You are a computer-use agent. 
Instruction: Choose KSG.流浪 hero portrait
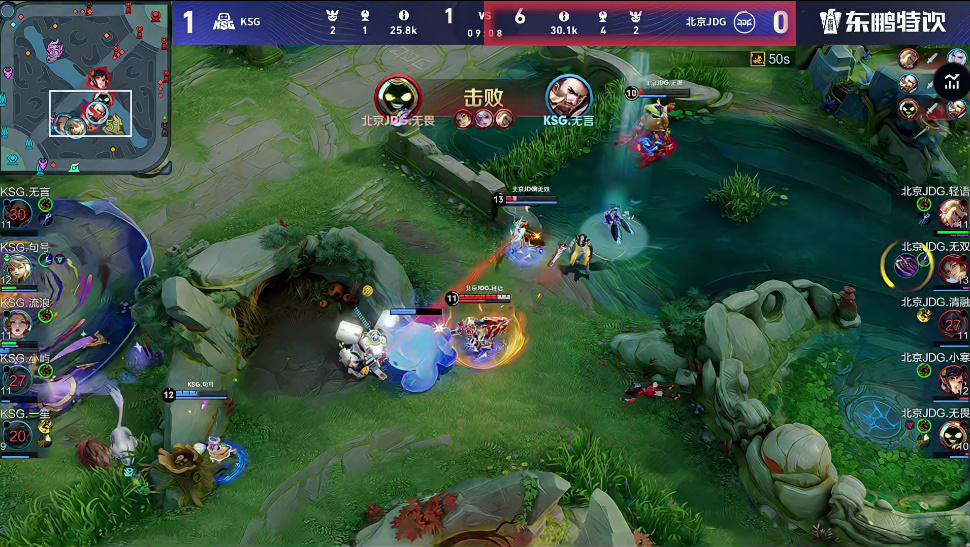click(x=17, y=323)
